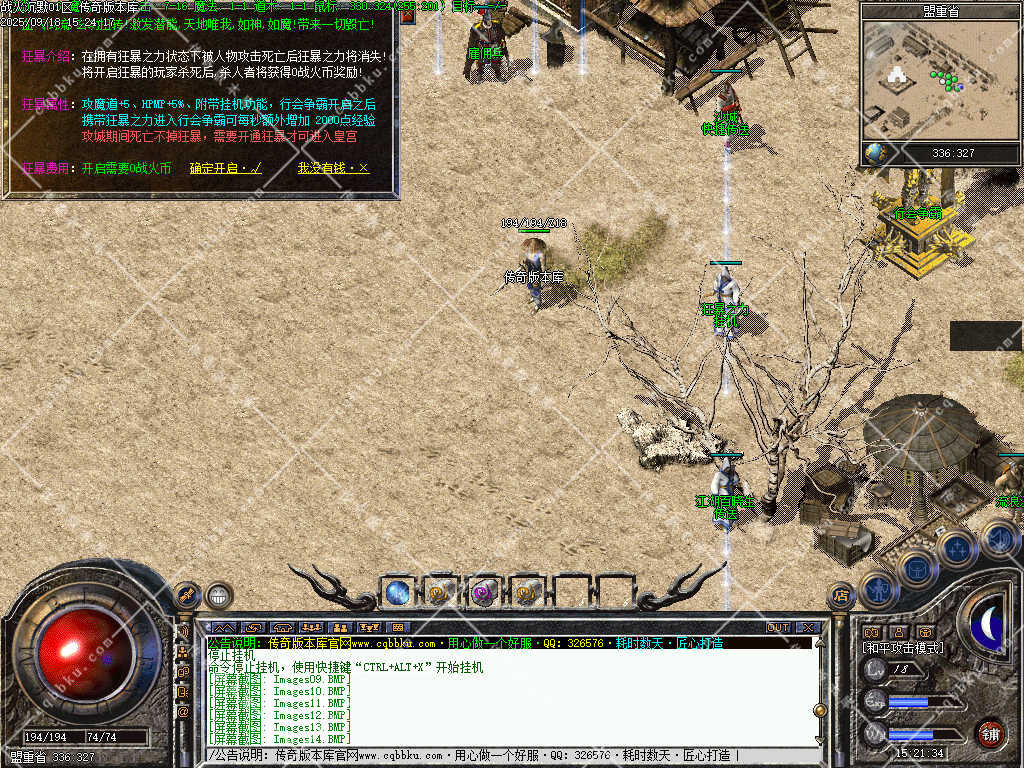Use the blue orb item in hotbar

(397, 592)
